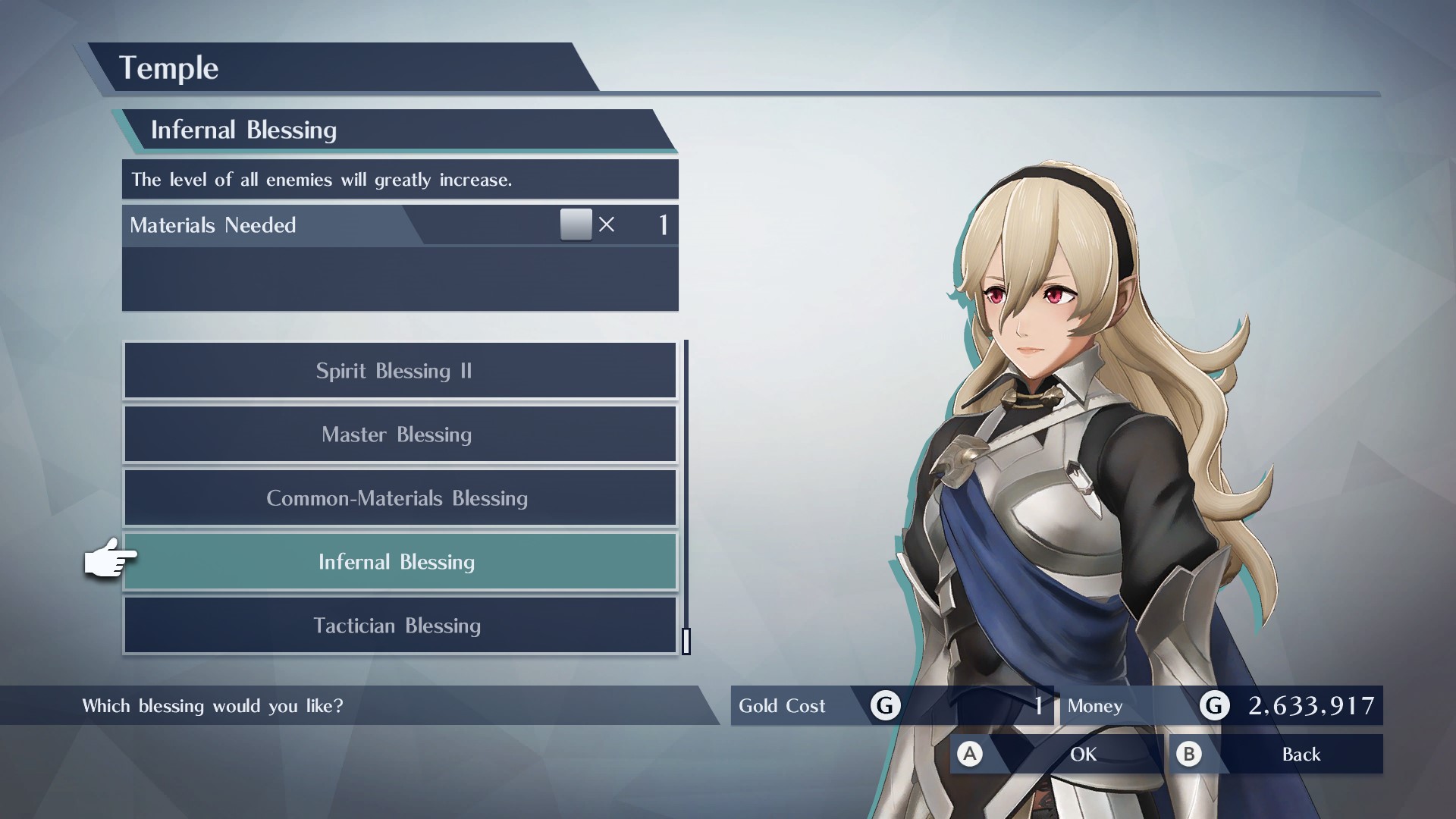The height and width of the screenshot is (819, 1456).
Task: Click the blessing list scrollbar handle
Action: click(686, 641)
